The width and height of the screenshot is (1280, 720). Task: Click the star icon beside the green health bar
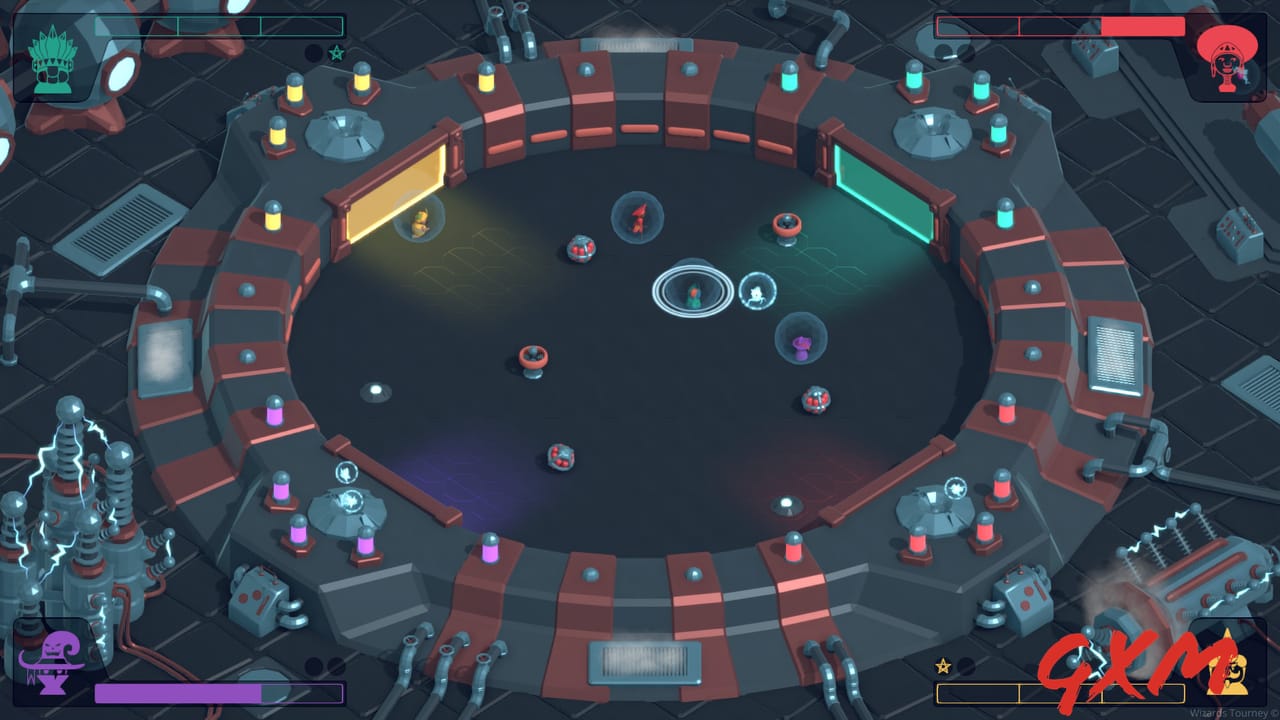coord(336,54)
